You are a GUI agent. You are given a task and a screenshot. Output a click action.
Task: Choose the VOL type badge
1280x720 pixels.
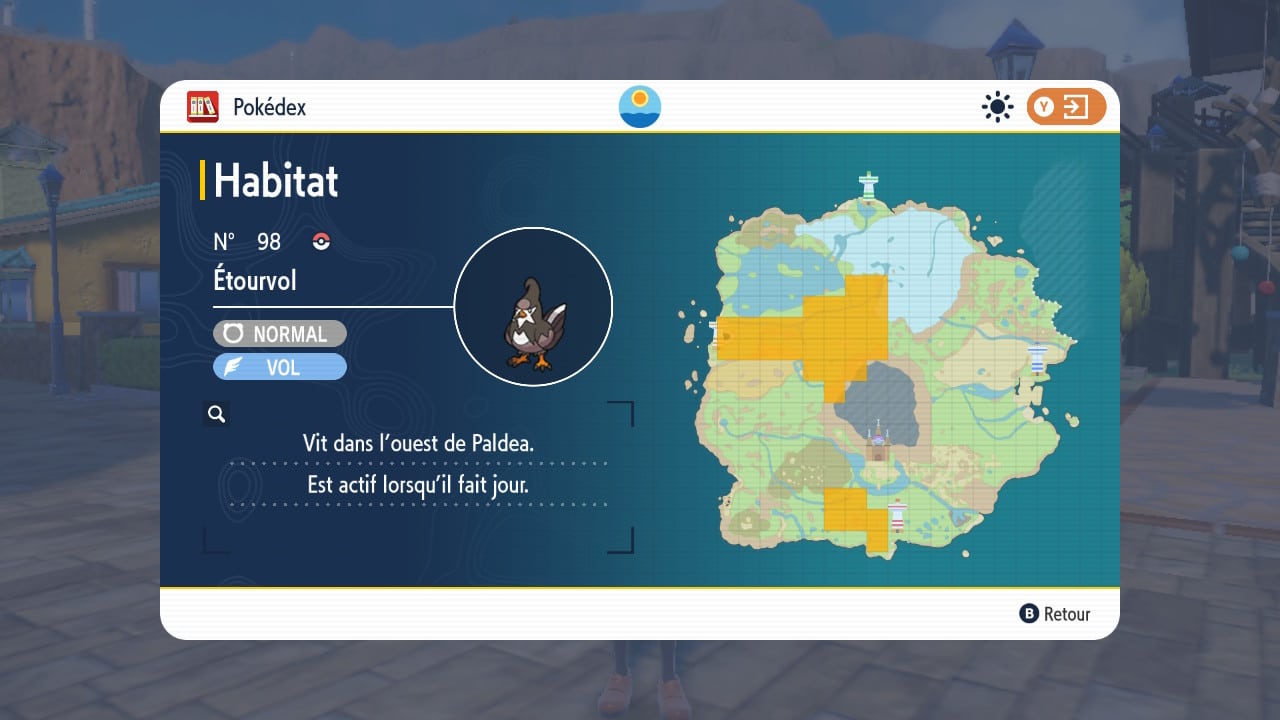click(x=280, y=367)
